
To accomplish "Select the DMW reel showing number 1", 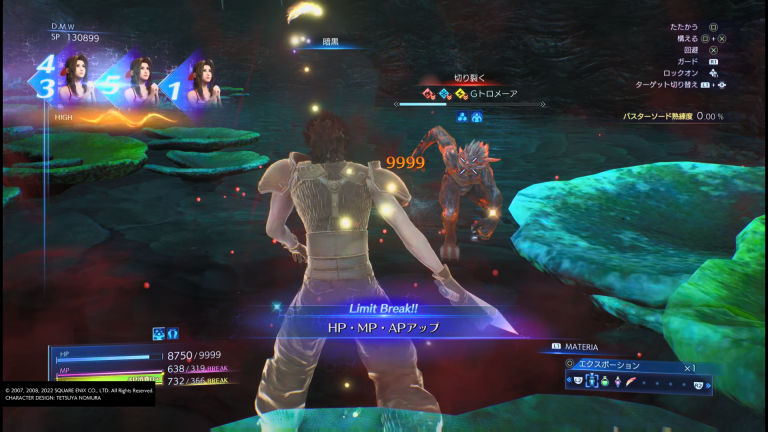I will [x=192, y=83].
